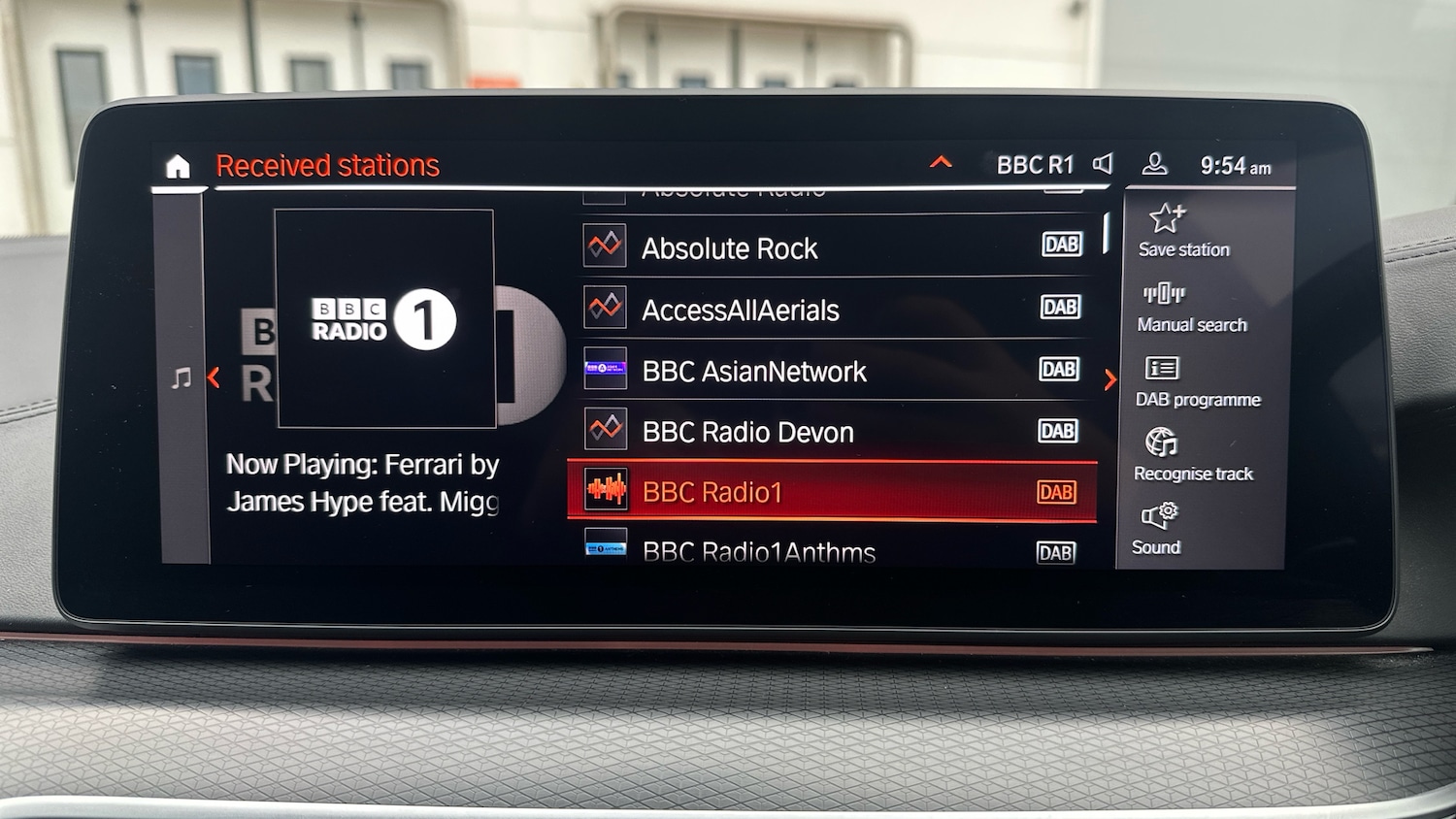This screenshot has width=1456, height=819.
Task: Click the speaker volume icon
Action: 1103,164
